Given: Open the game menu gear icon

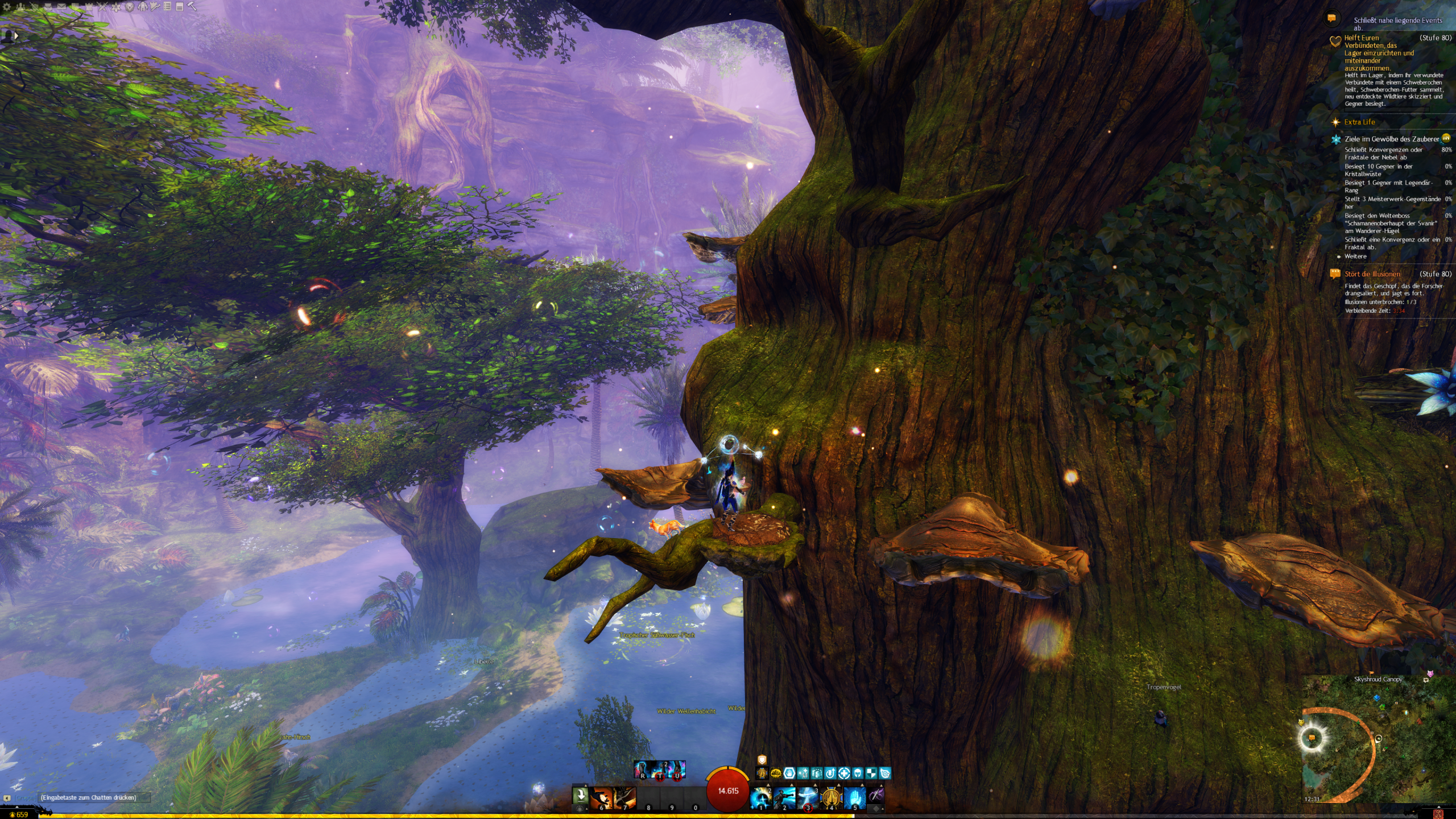Looking at the screenshot, I should pyautogui.click(x=7, y=7).
